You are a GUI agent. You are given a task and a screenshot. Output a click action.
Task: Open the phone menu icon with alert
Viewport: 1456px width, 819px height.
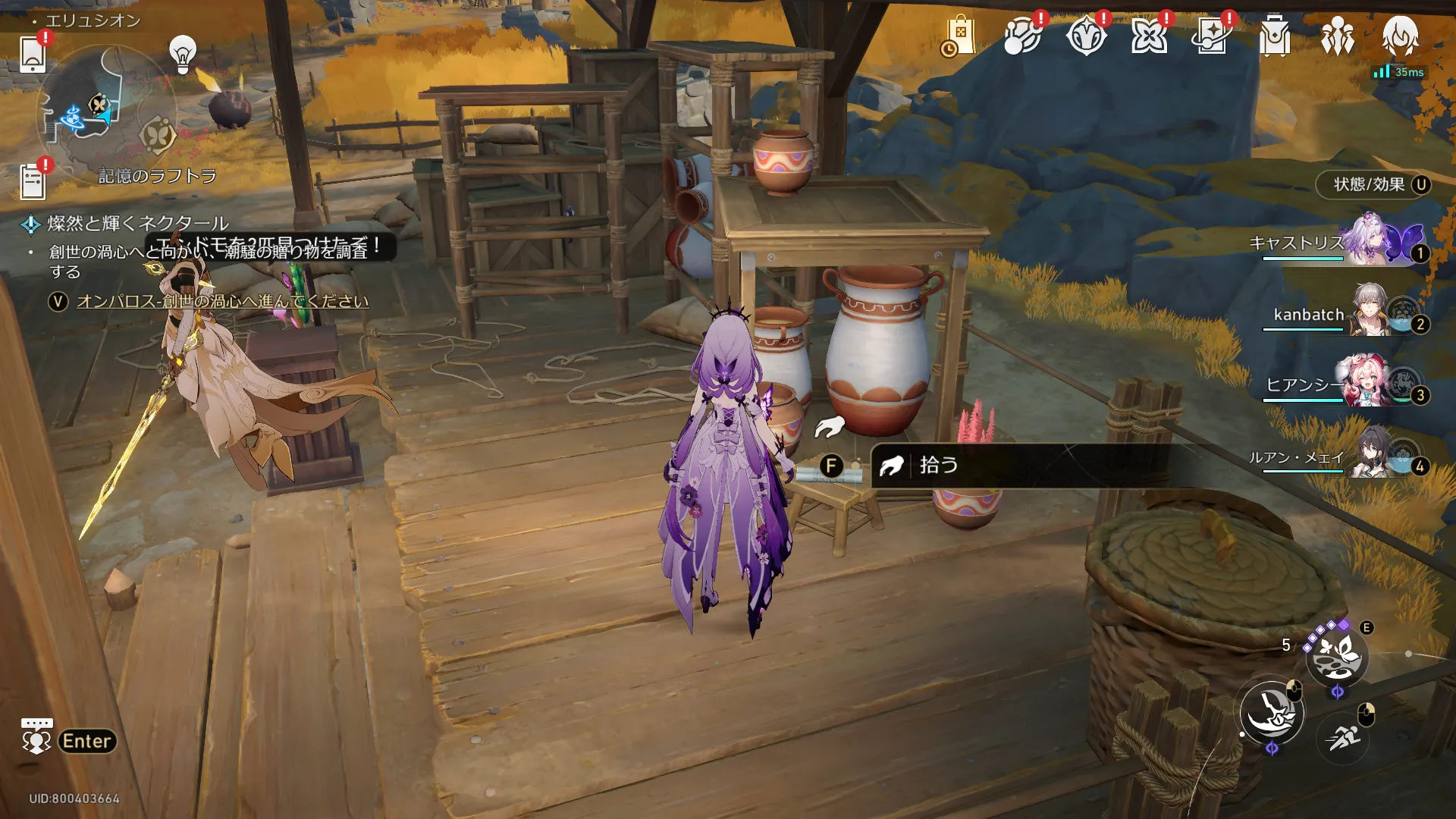(33, 53)
